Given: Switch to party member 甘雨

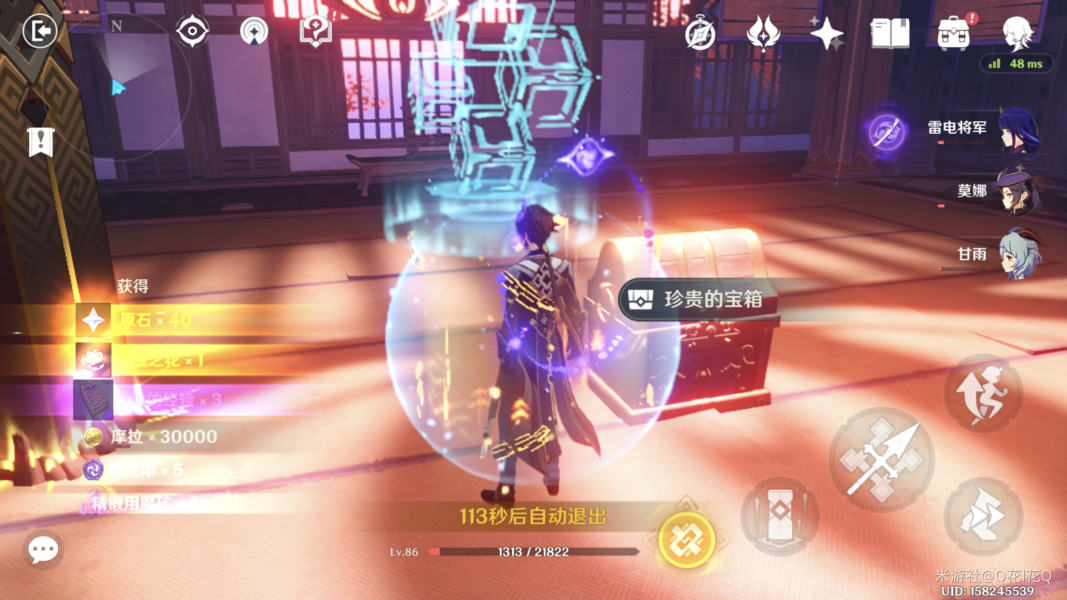Looking at the screenshot, I should (1018, 255).
